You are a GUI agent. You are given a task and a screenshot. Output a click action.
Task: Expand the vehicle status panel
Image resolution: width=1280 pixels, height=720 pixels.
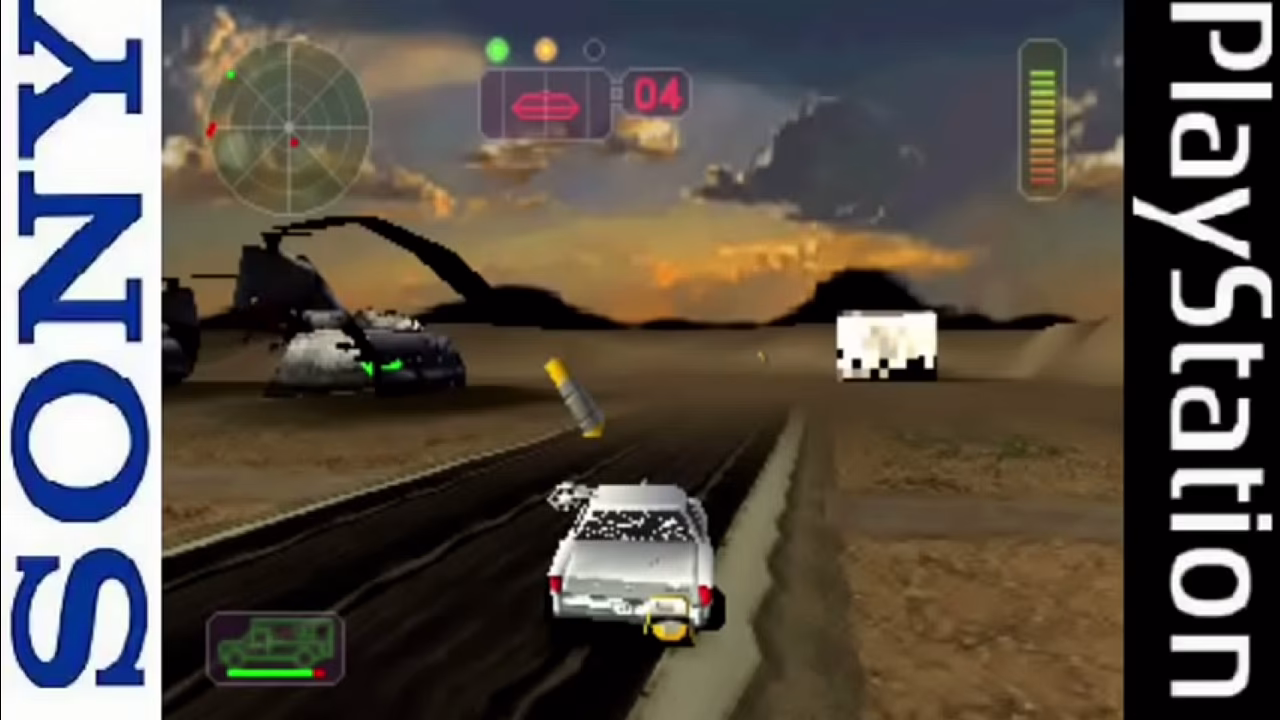pos(275,650)
